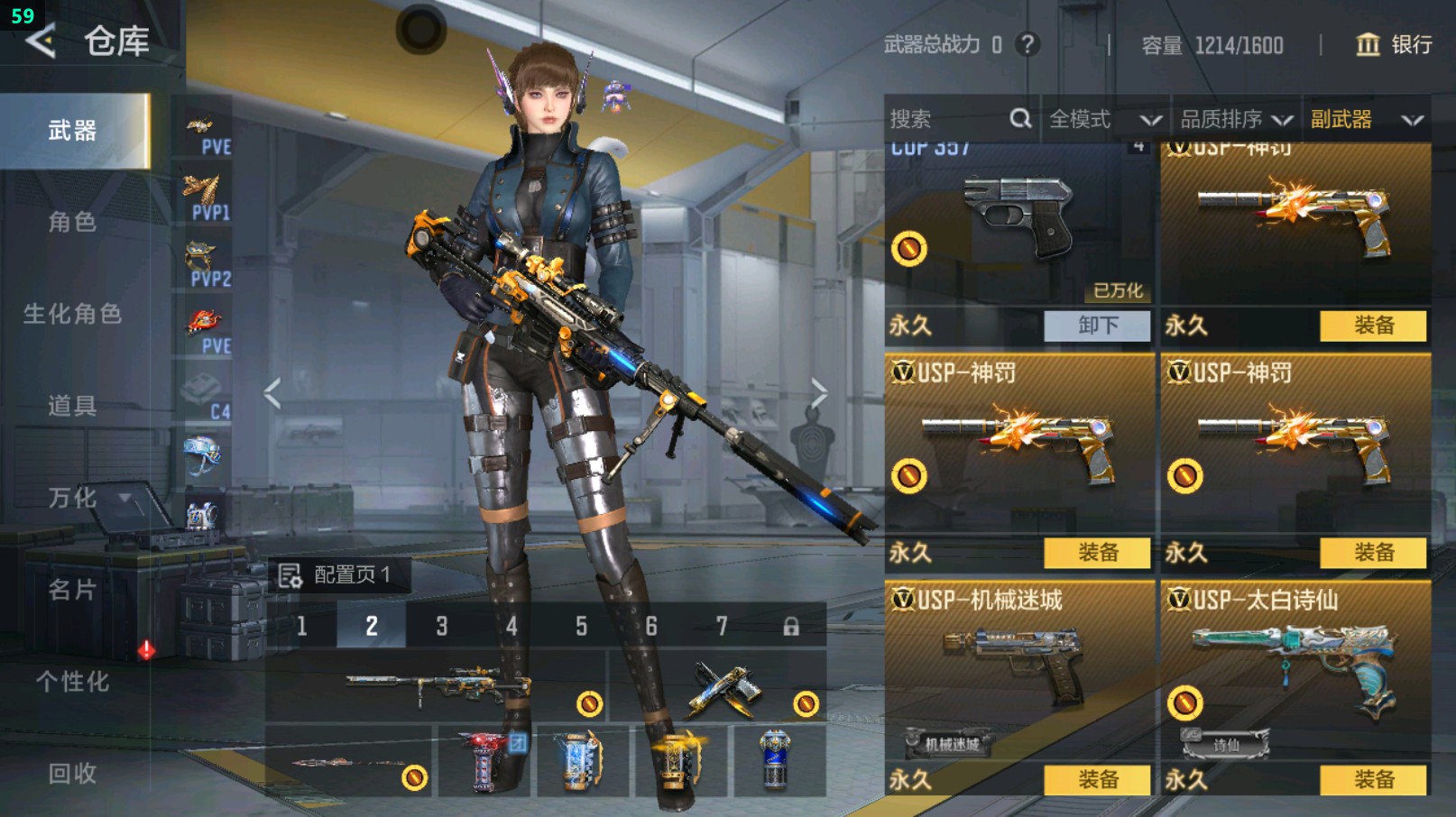The image size is (1456, 817).
Task: Switch to loadout slot 3
Action: 442,626
